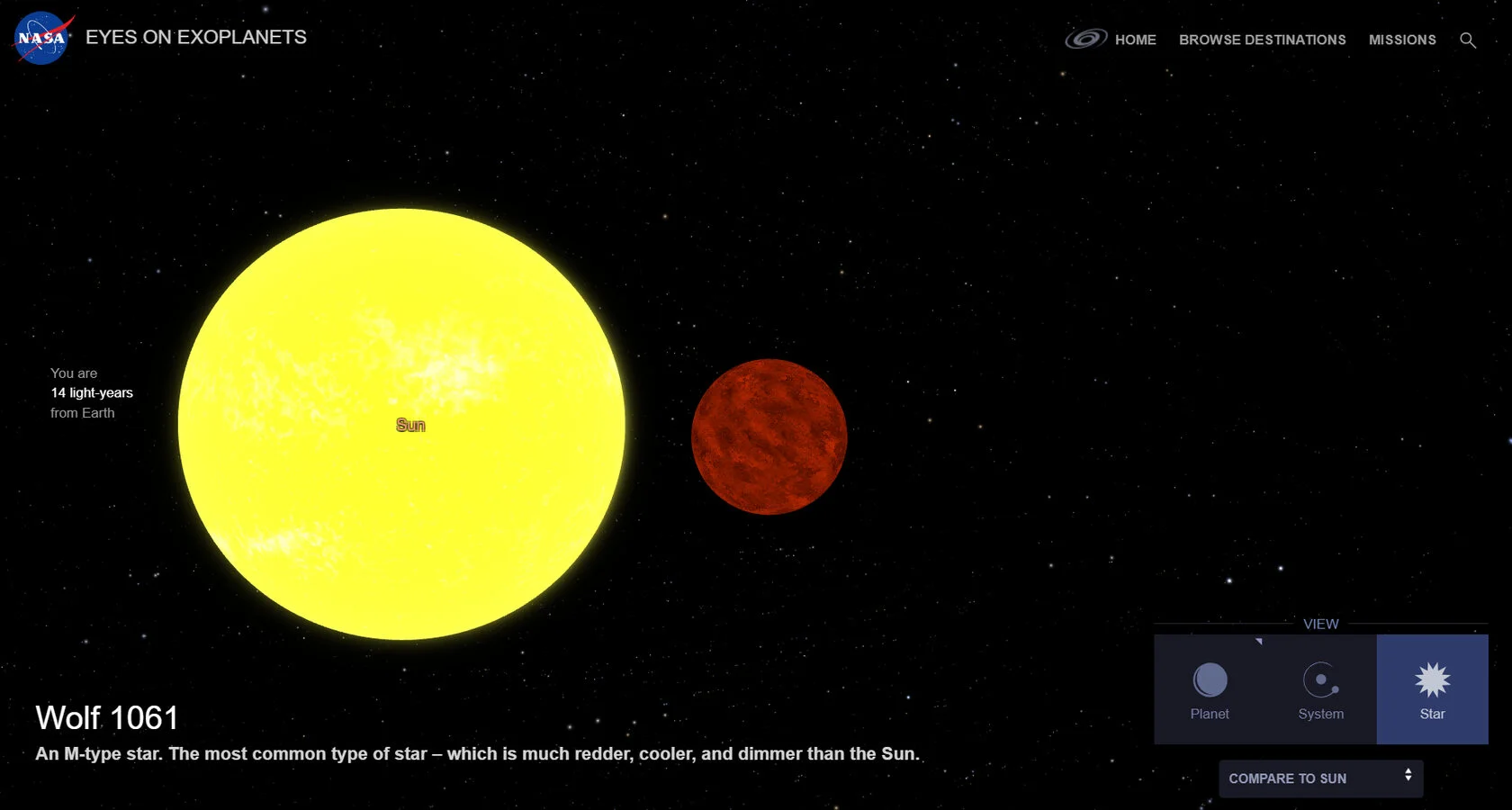Click the Wolf 1061 title text
The height and width of the screenshot is (810, 1512).
tap(106, 717)
